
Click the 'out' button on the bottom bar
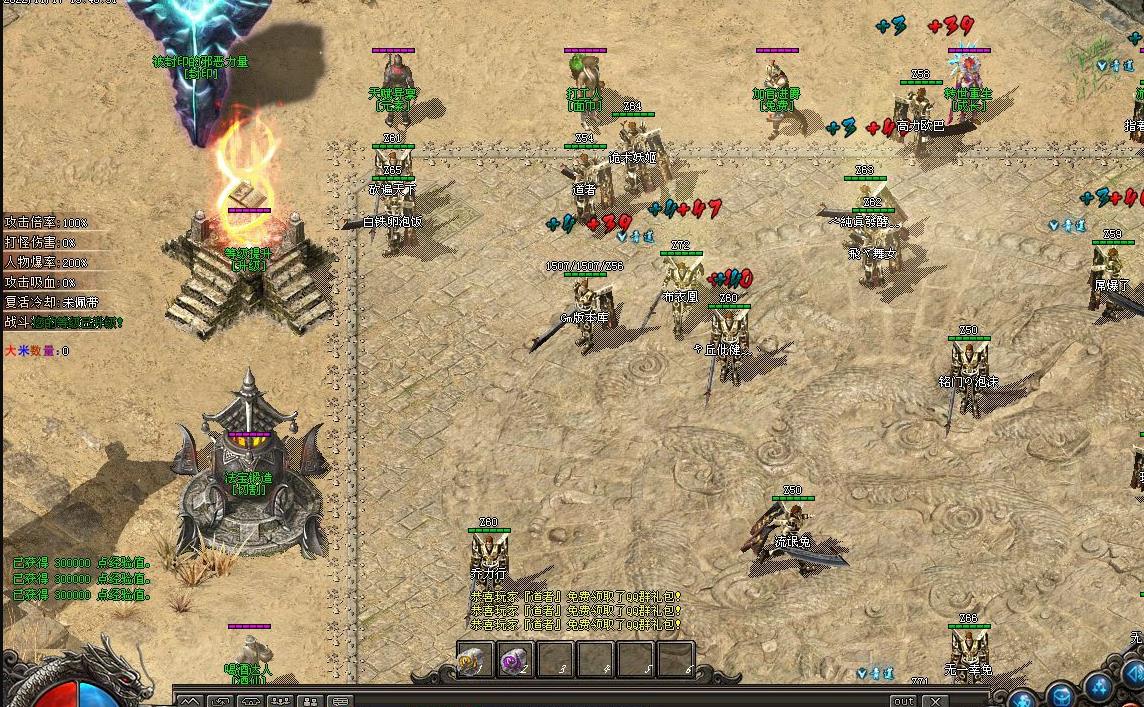903,701
